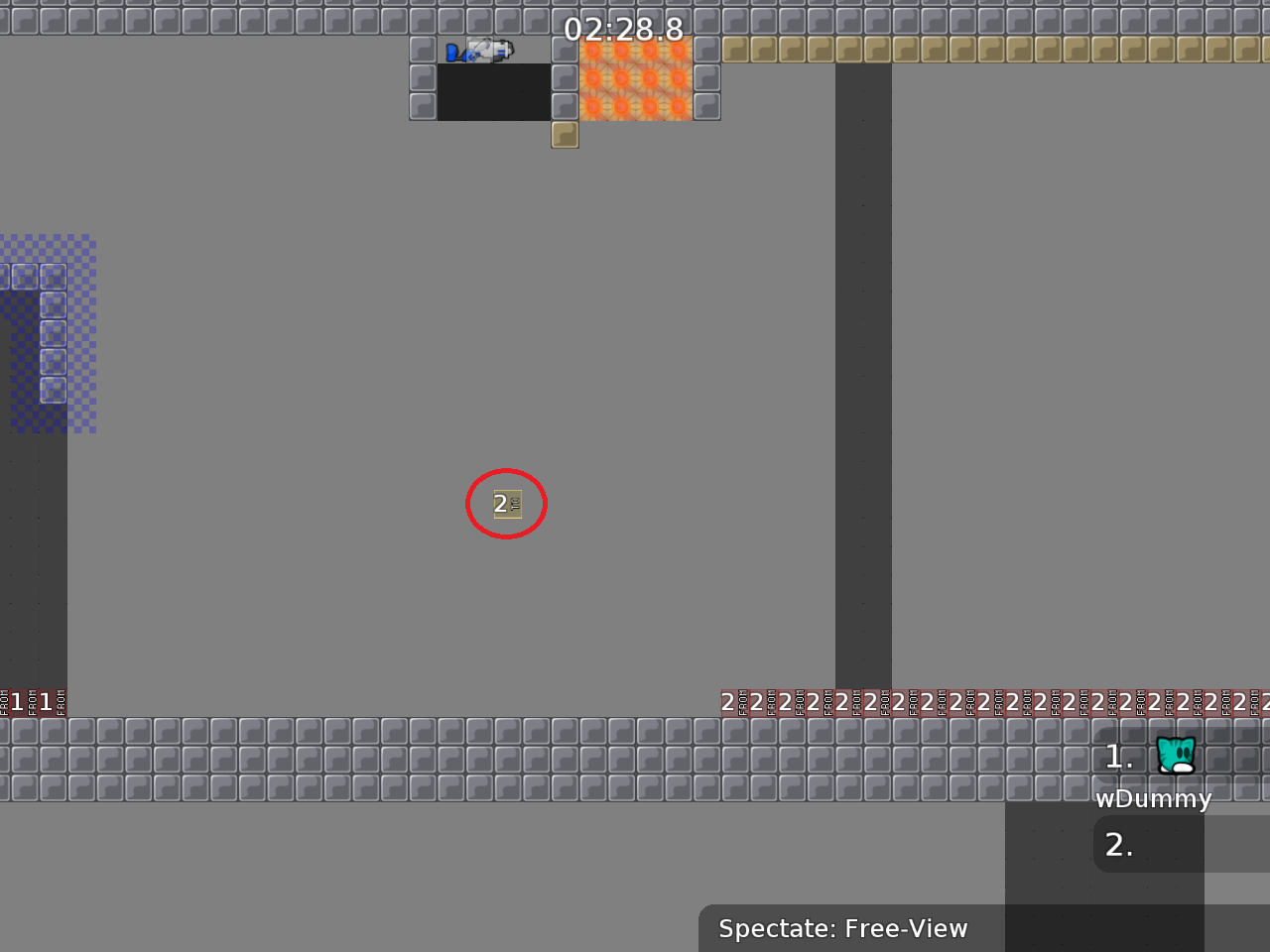Click the red-circled switch tile numbered 2
Viewport: 1270px width, 952px height.
pos(506,504)
